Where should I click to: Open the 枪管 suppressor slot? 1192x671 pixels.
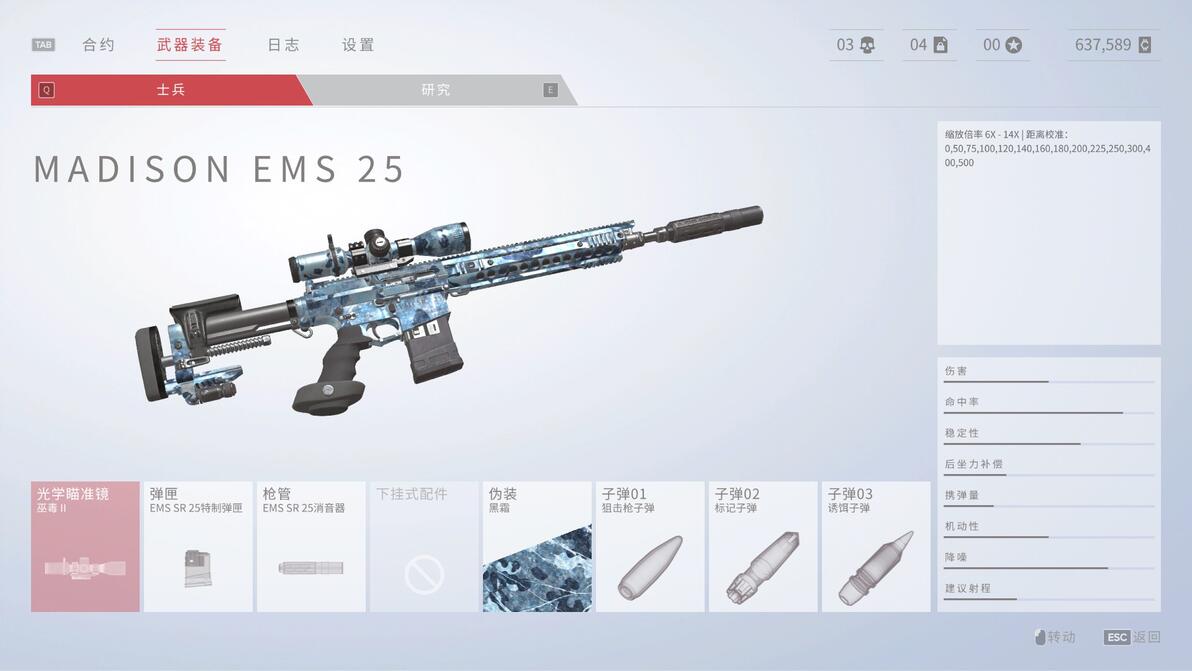[x=311, y=547]
